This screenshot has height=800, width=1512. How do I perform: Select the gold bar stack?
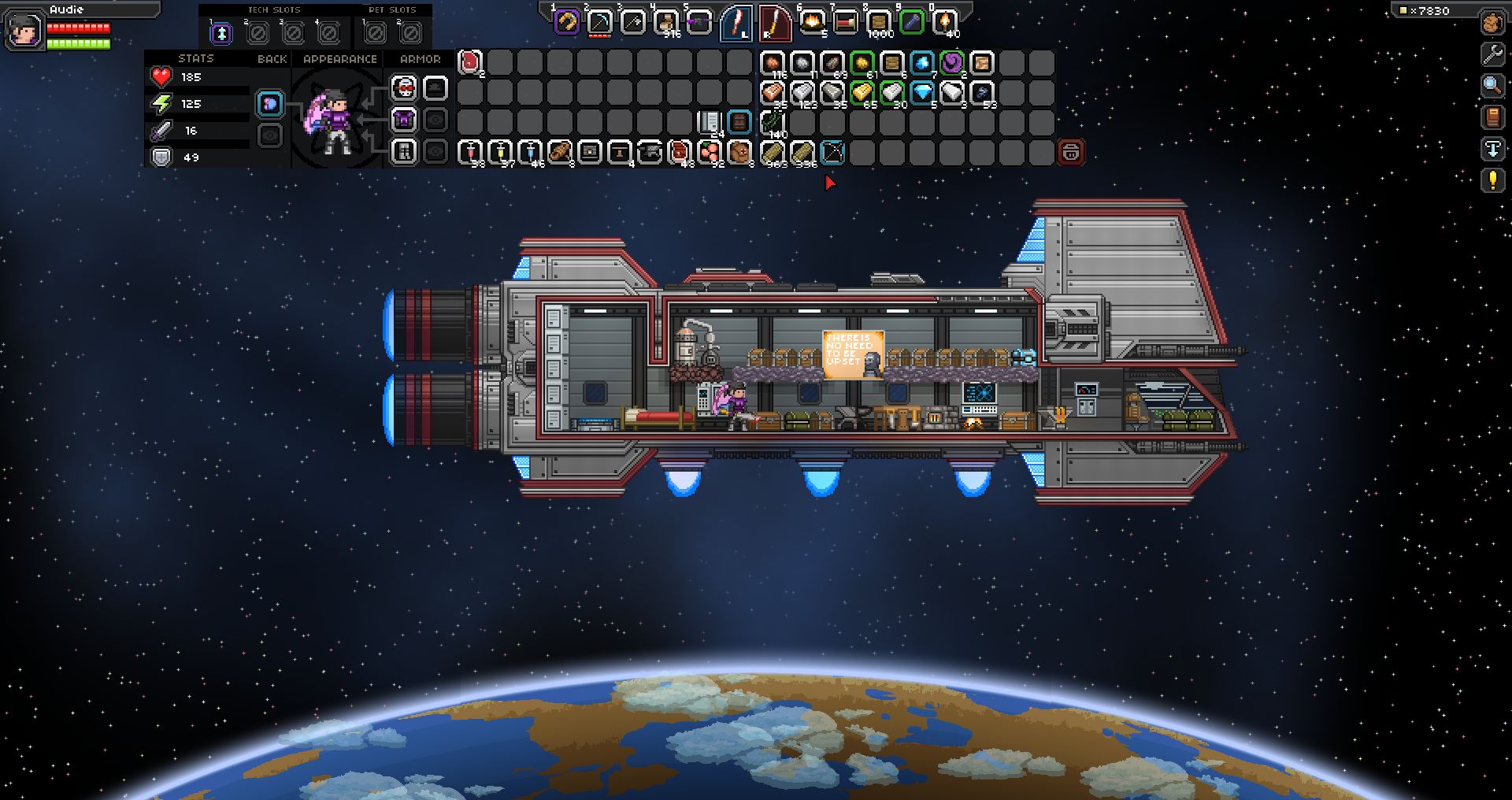(862, 92)
